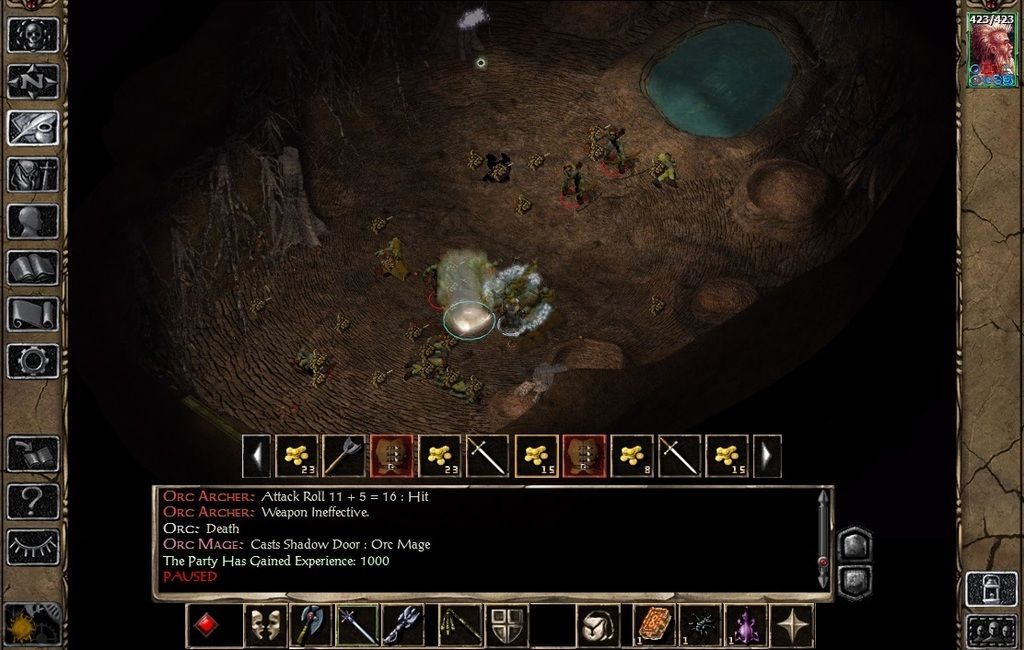Screen dimensions: 1024x650
Task: Use the purple potion quick item
Action: (x=745, y=626)
